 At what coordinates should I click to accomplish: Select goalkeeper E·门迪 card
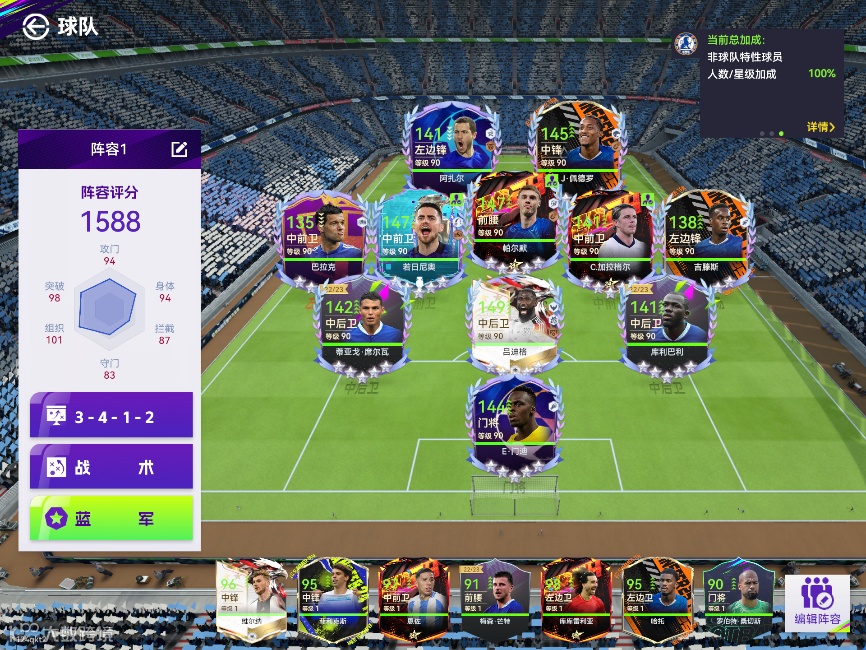click(x=514, y=422)
